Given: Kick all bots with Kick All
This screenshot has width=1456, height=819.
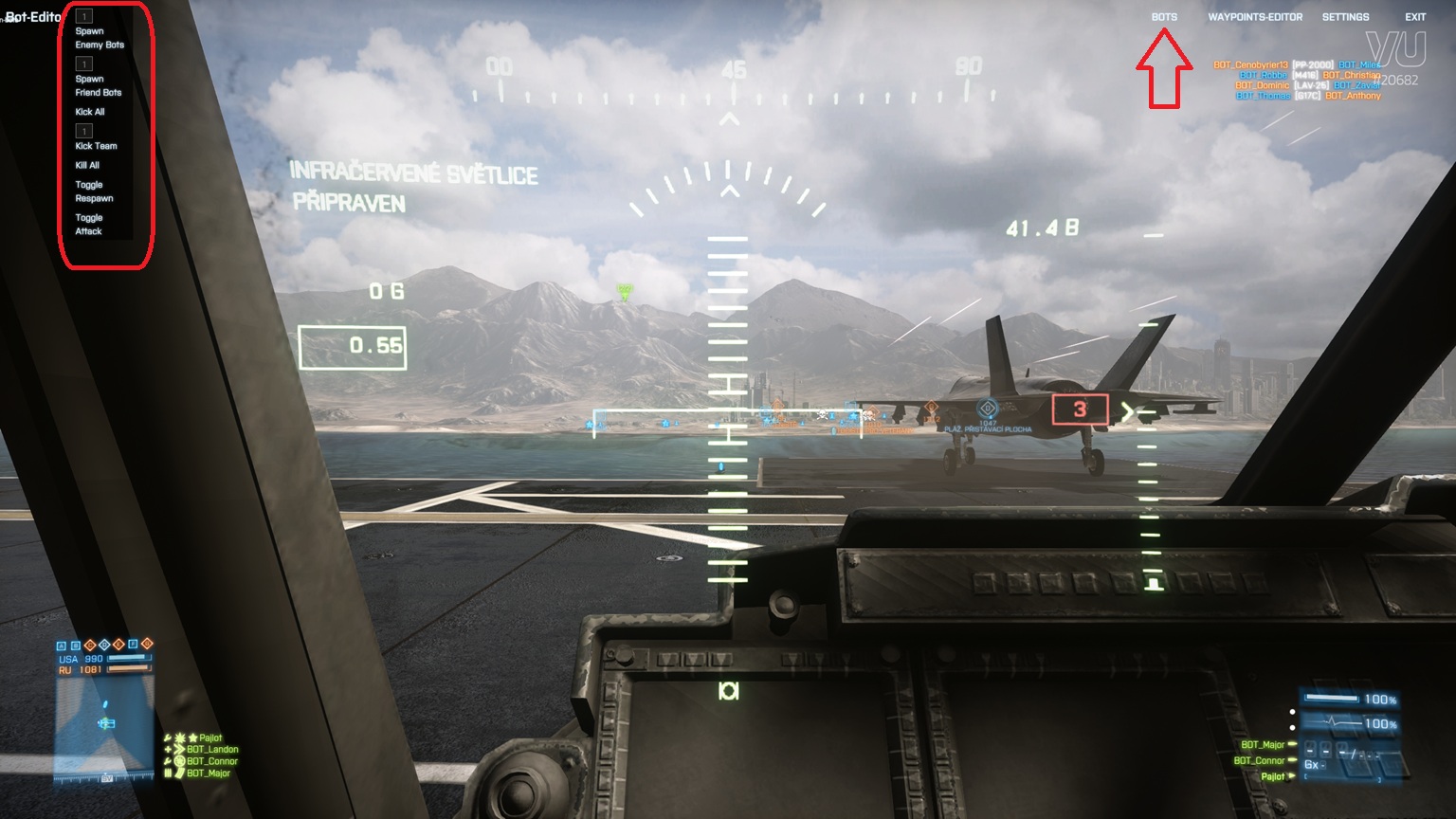Looking at the screenshot, I should coord(90,112).
